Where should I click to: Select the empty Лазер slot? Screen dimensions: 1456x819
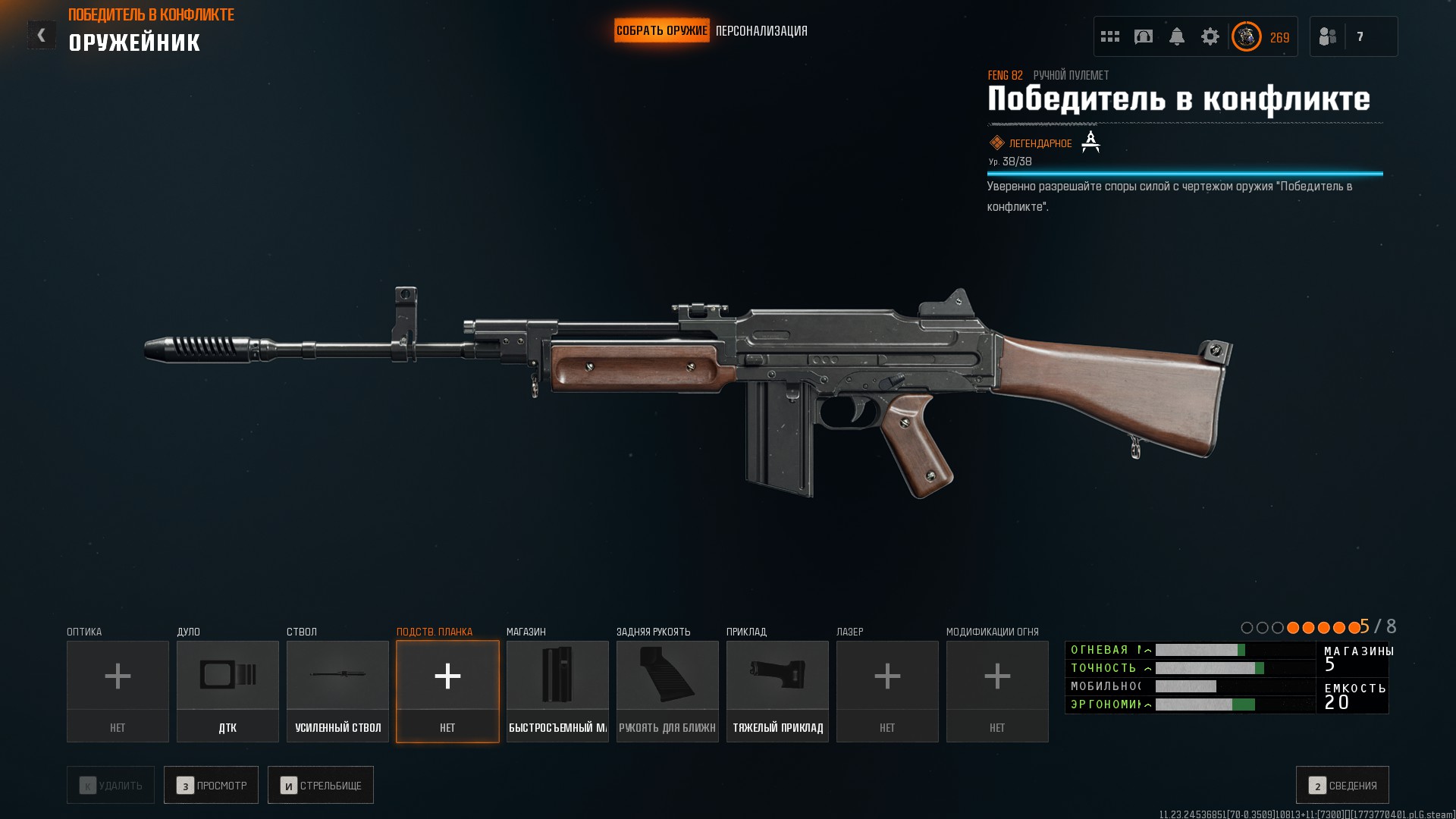(887, 691)
